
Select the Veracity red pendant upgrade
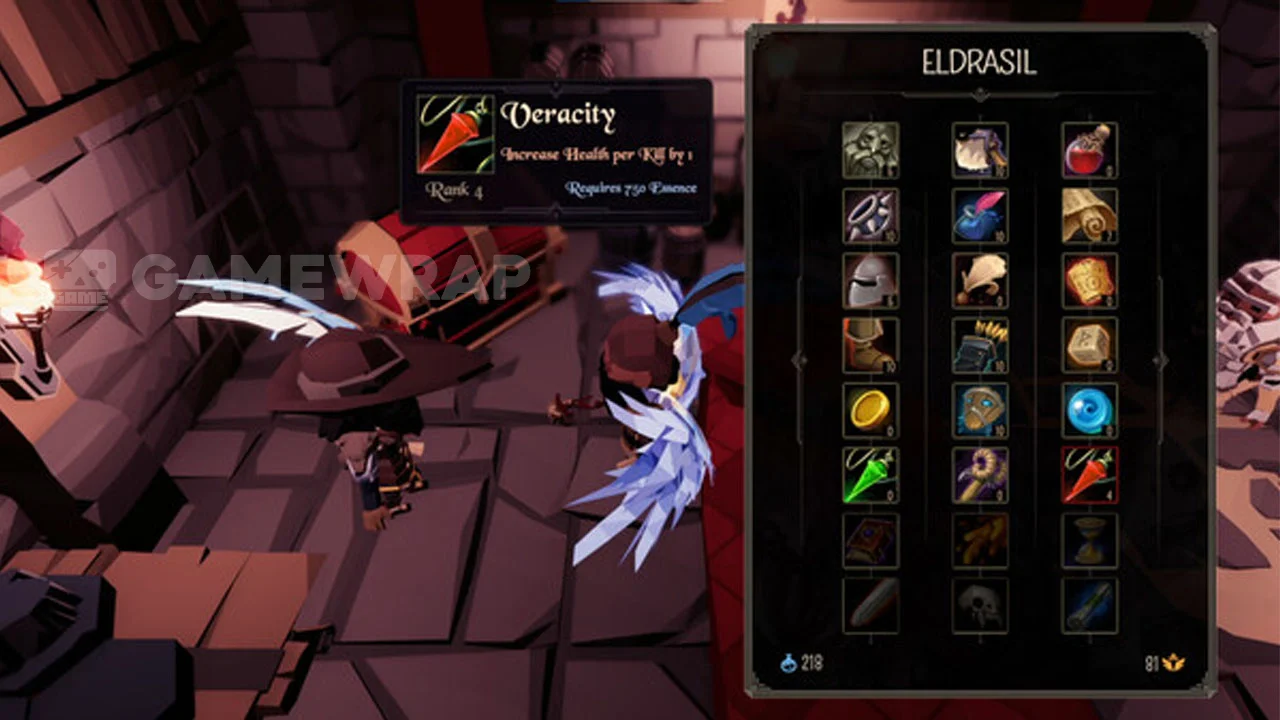click(1090, 475)
